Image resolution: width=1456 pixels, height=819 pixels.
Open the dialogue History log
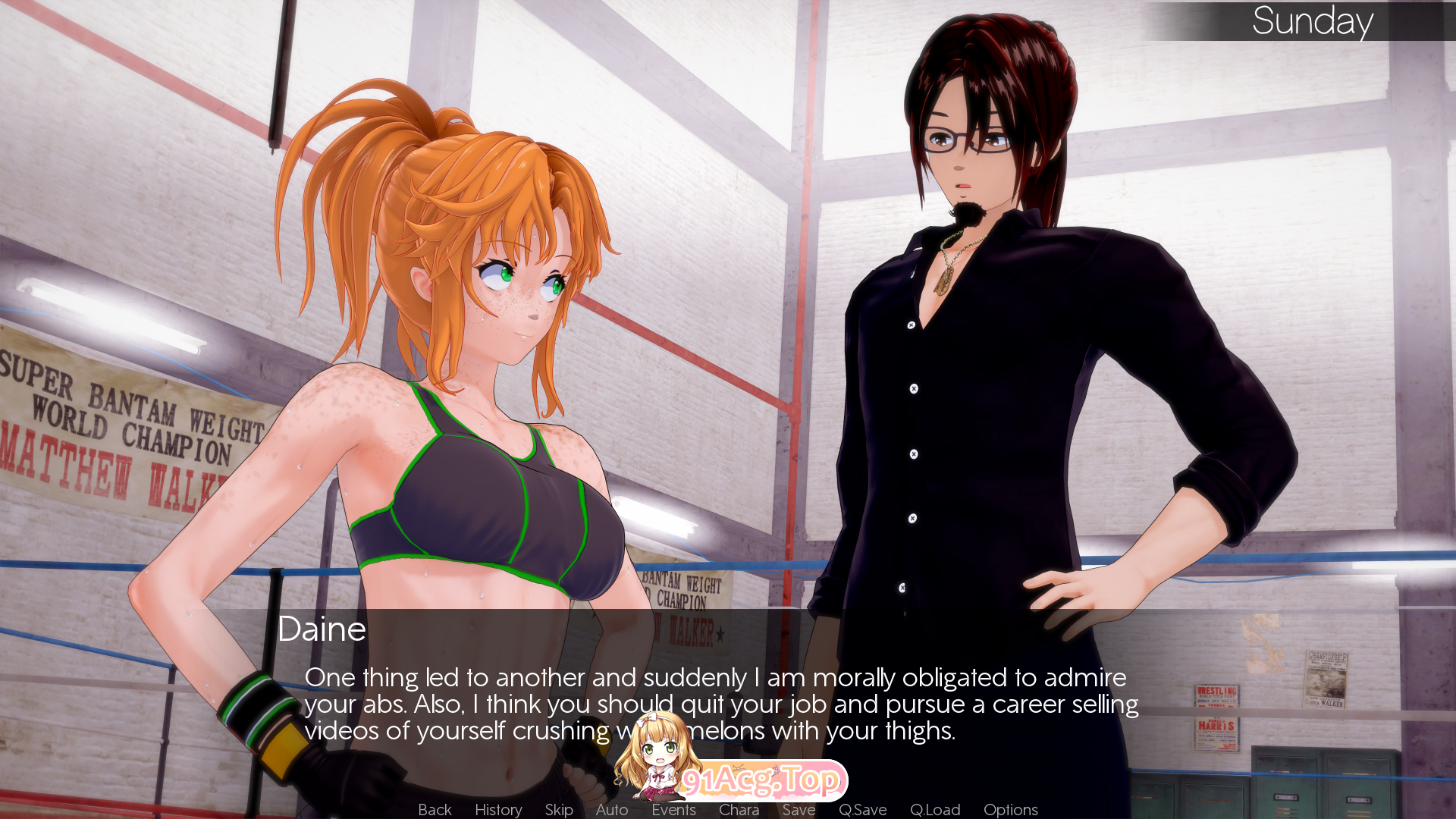point(498,809)
